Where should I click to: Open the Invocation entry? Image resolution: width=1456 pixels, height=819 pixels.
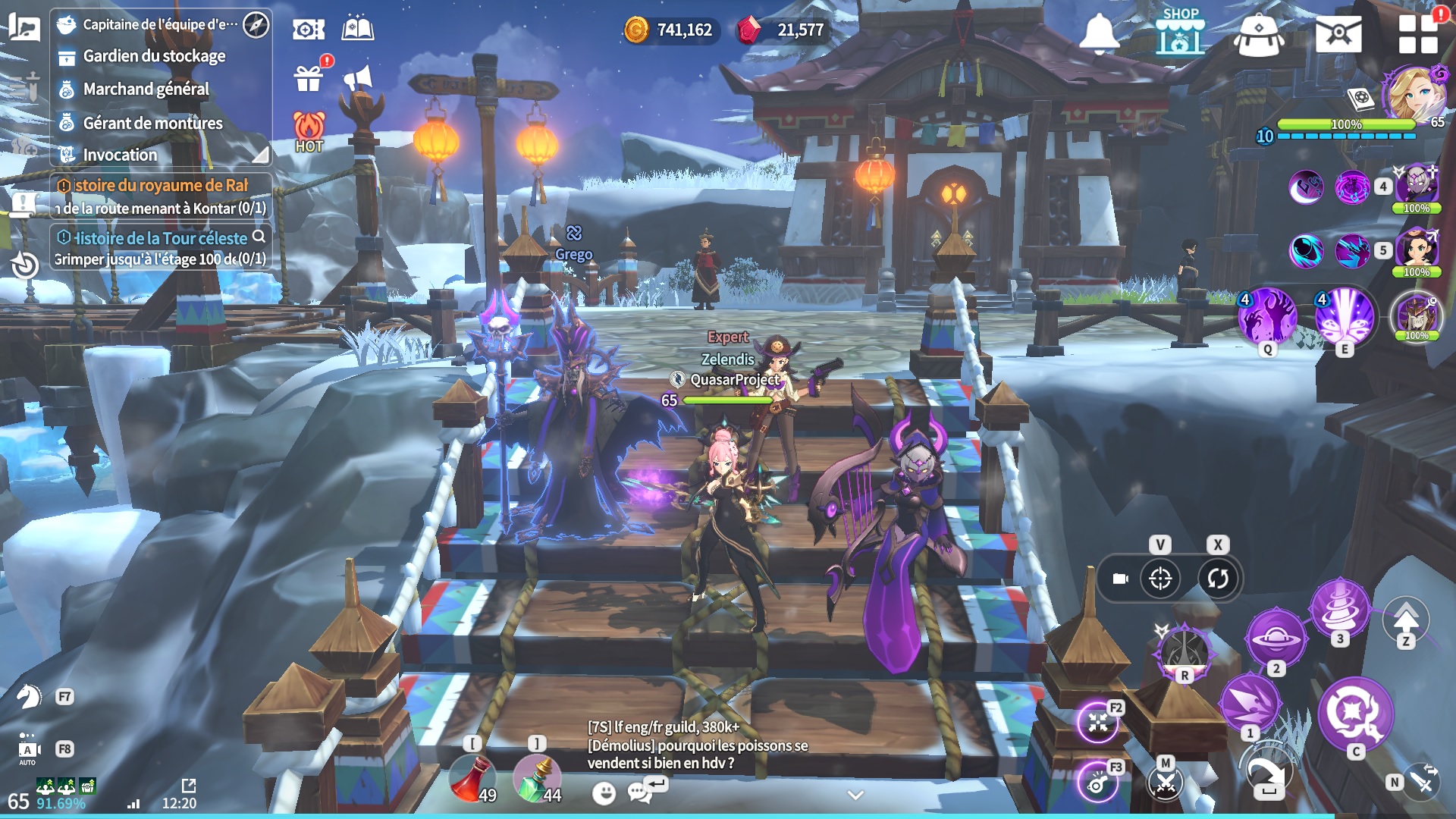coord(120,155)
